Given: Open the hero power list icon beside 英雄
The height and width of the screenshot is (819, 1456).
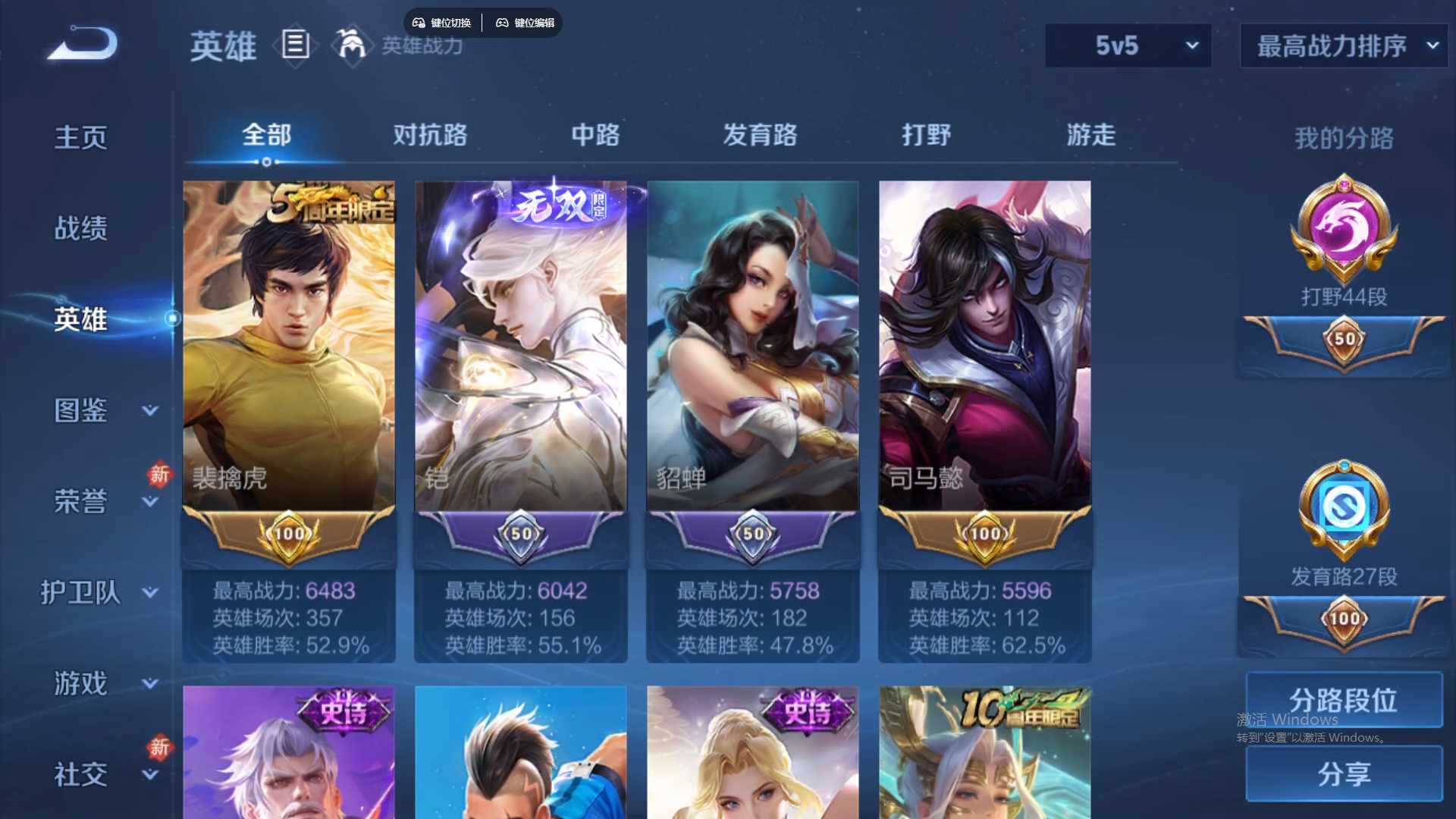Looking at the screenshot, I should click(295, 45).
